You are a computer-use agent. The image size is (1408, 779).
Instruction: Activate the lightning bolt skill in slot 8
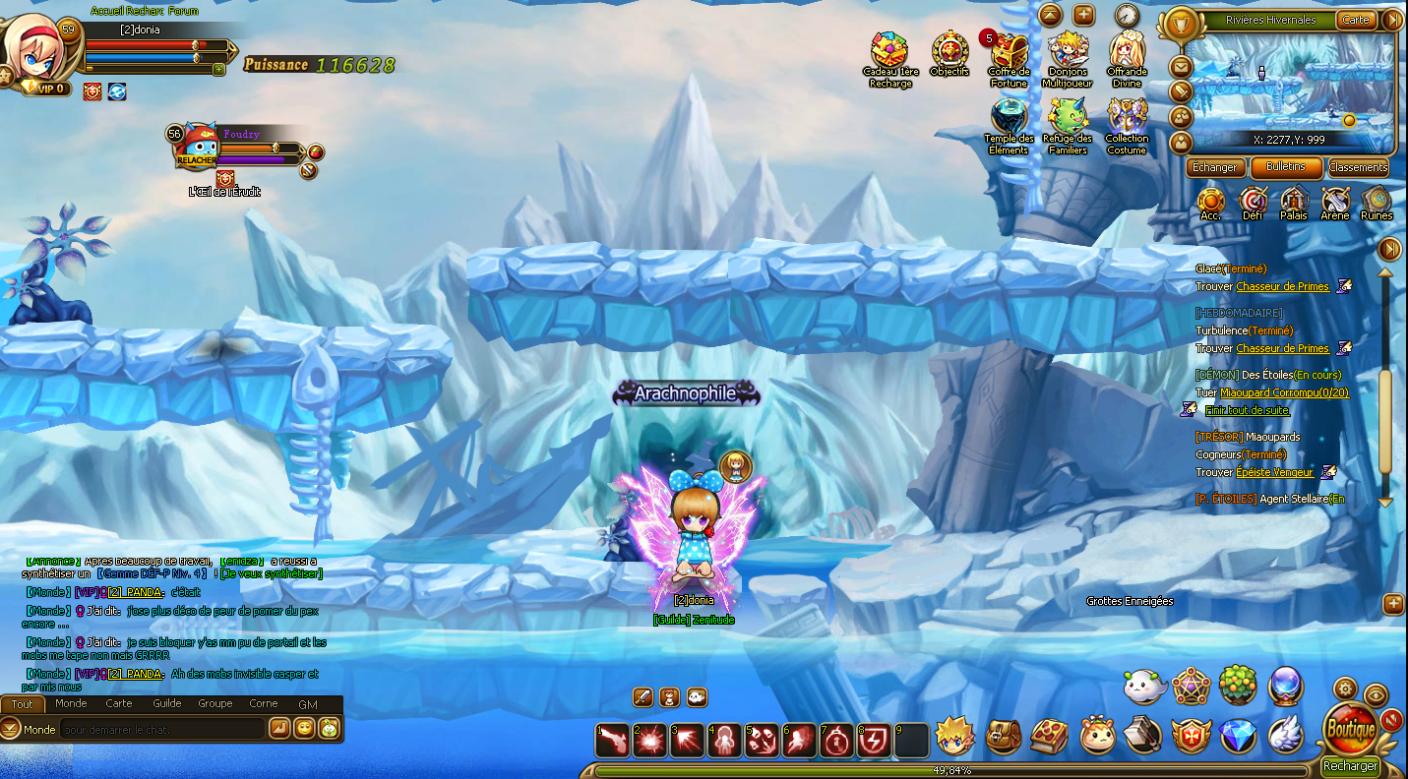click(x=874, y=740)
